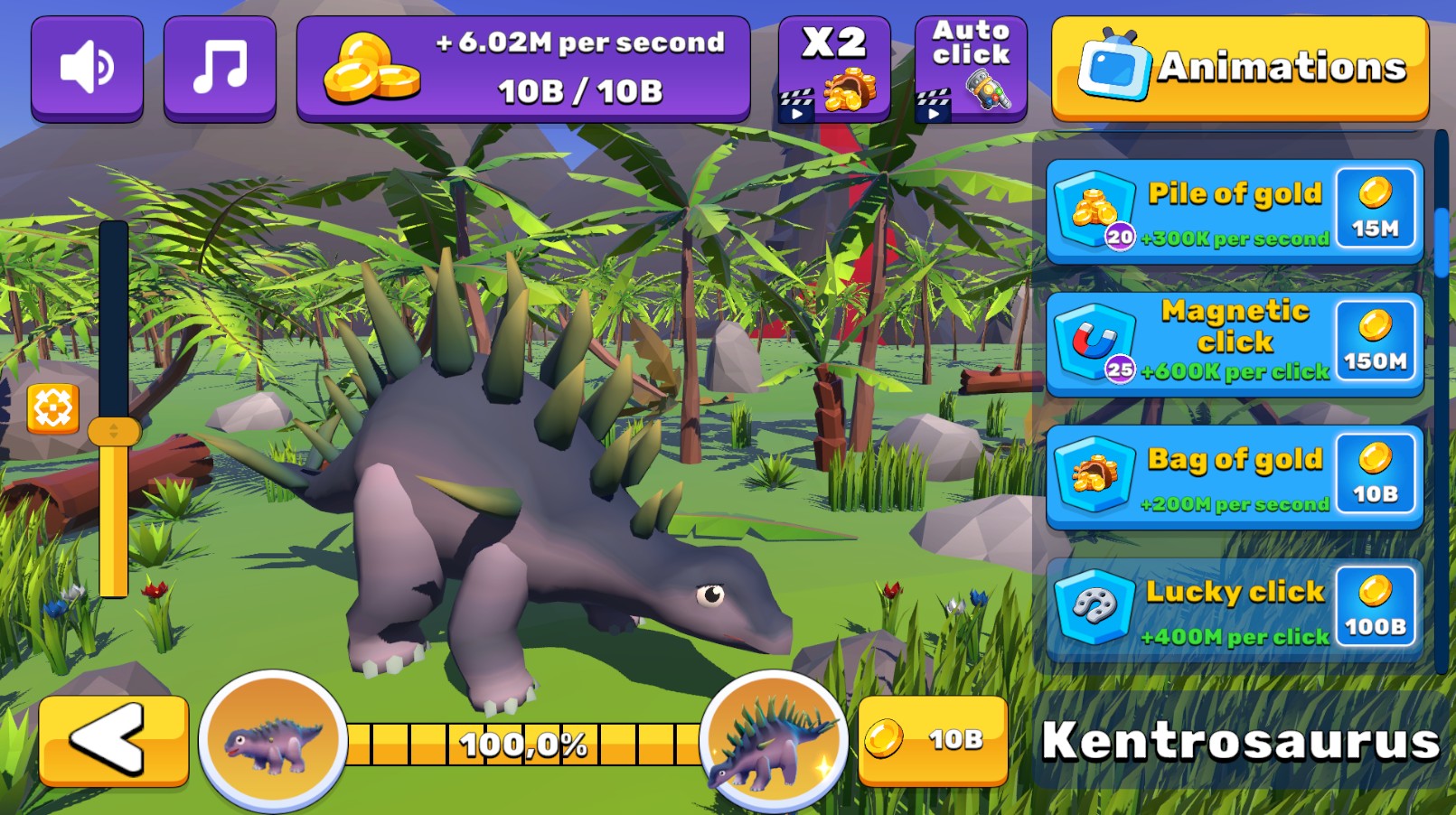Click the gold coins icon in the top counter
The width and height of the screenshot is (1456, 815).
[372, 66]
